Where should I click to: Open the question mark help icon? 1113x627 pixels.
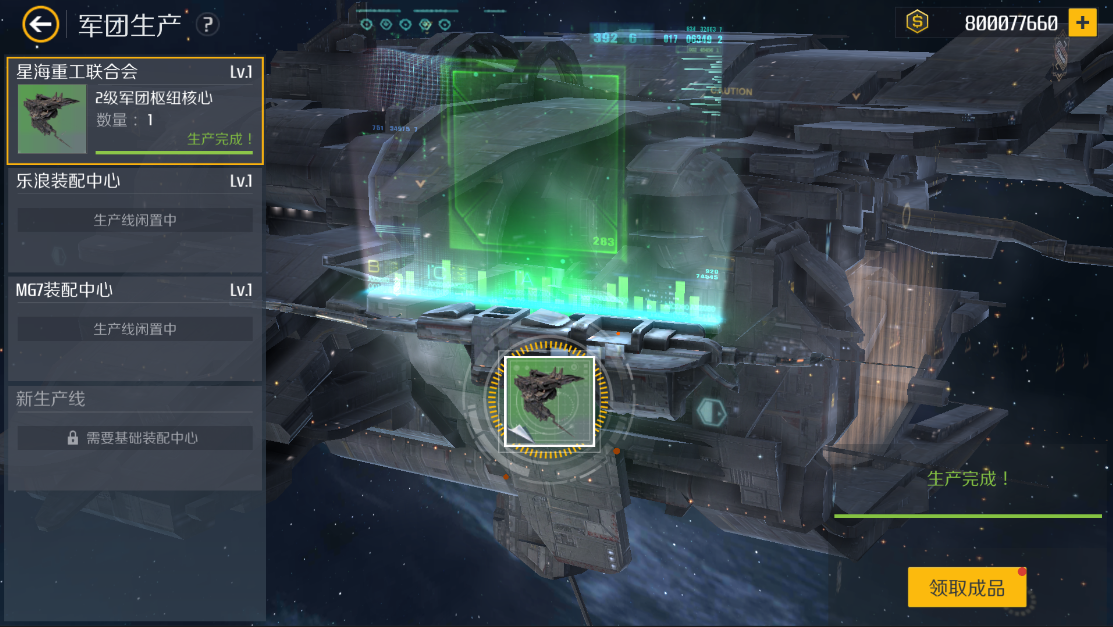[207, 25]
